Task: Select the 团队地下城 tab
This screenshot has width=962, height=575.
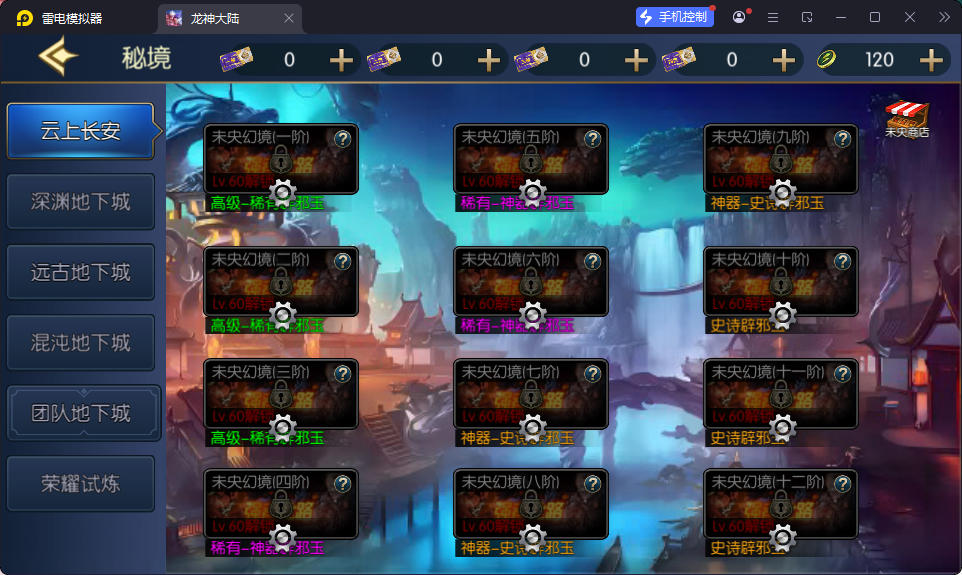Action: pyautogui.click(x=81, y=413)
